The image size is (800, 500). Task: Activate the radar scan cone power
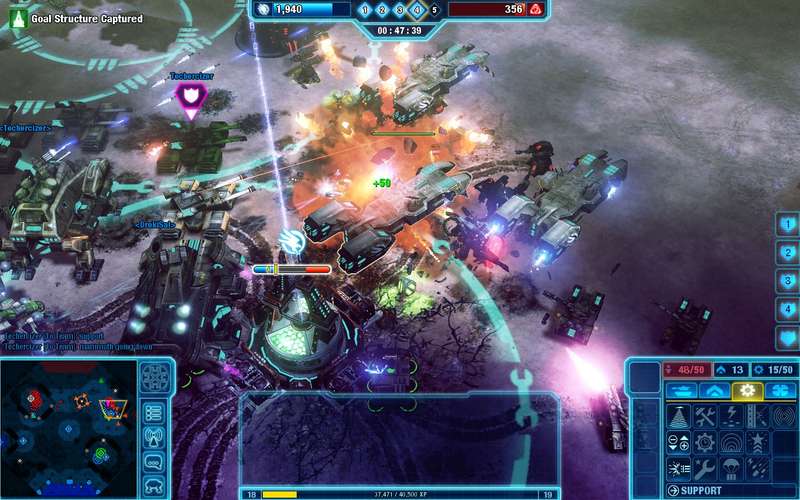(679, 416)
